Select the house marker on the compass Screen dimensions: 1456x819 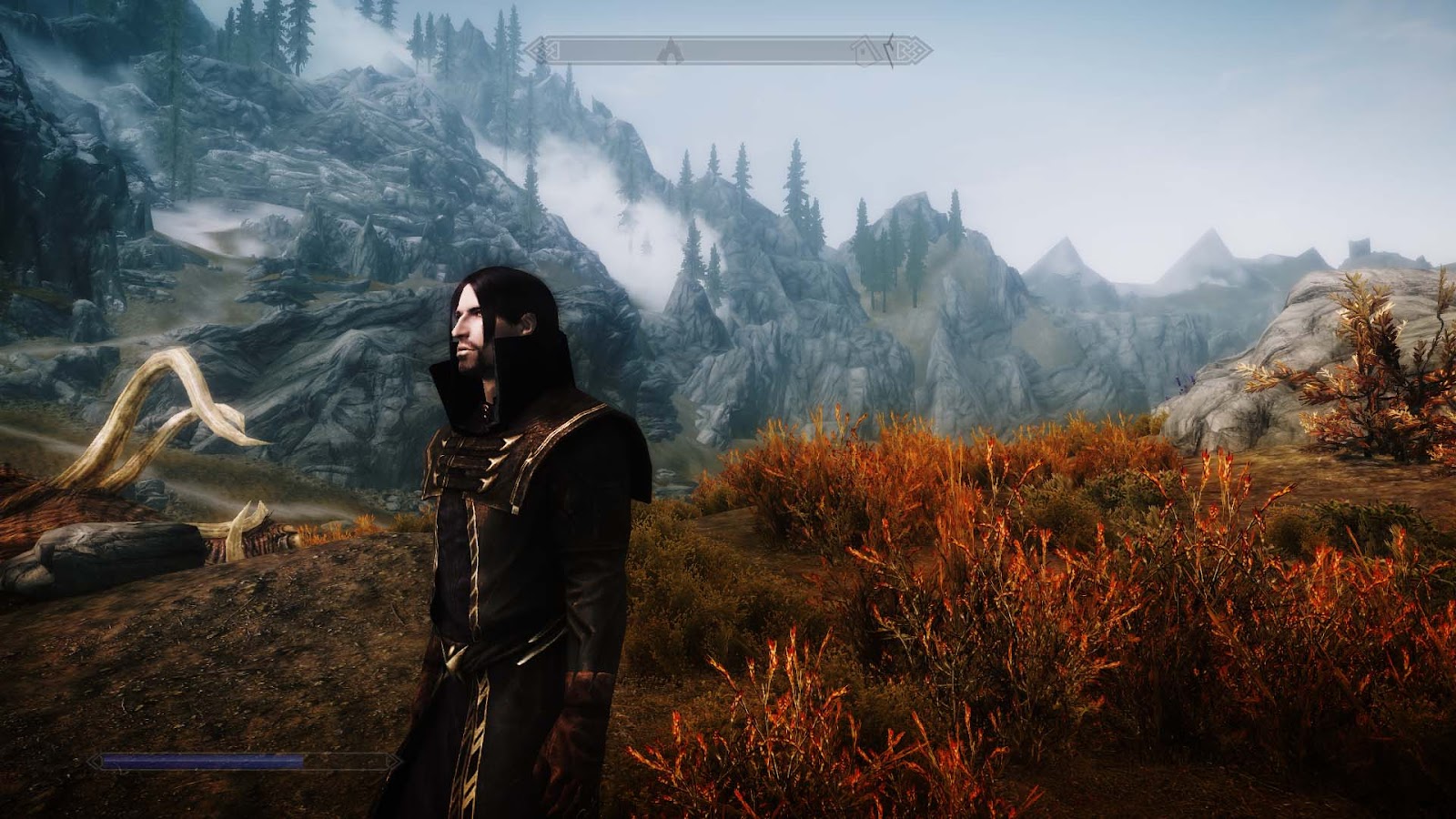click(864, 51)
